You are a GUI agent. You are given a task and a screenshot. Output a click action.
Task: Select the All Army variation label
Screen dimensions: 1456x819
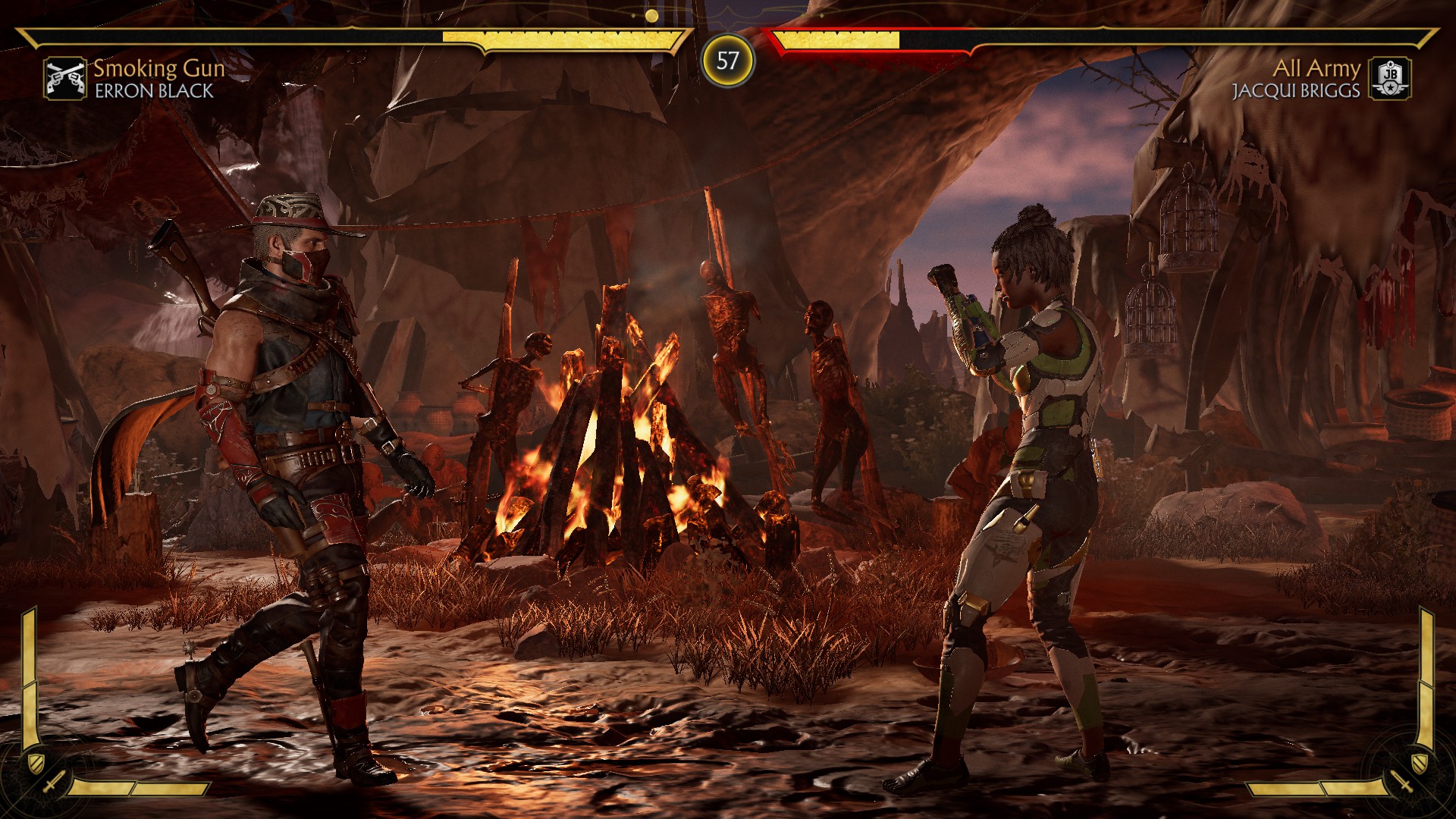pyautogui.click(x=1317, y=70)
